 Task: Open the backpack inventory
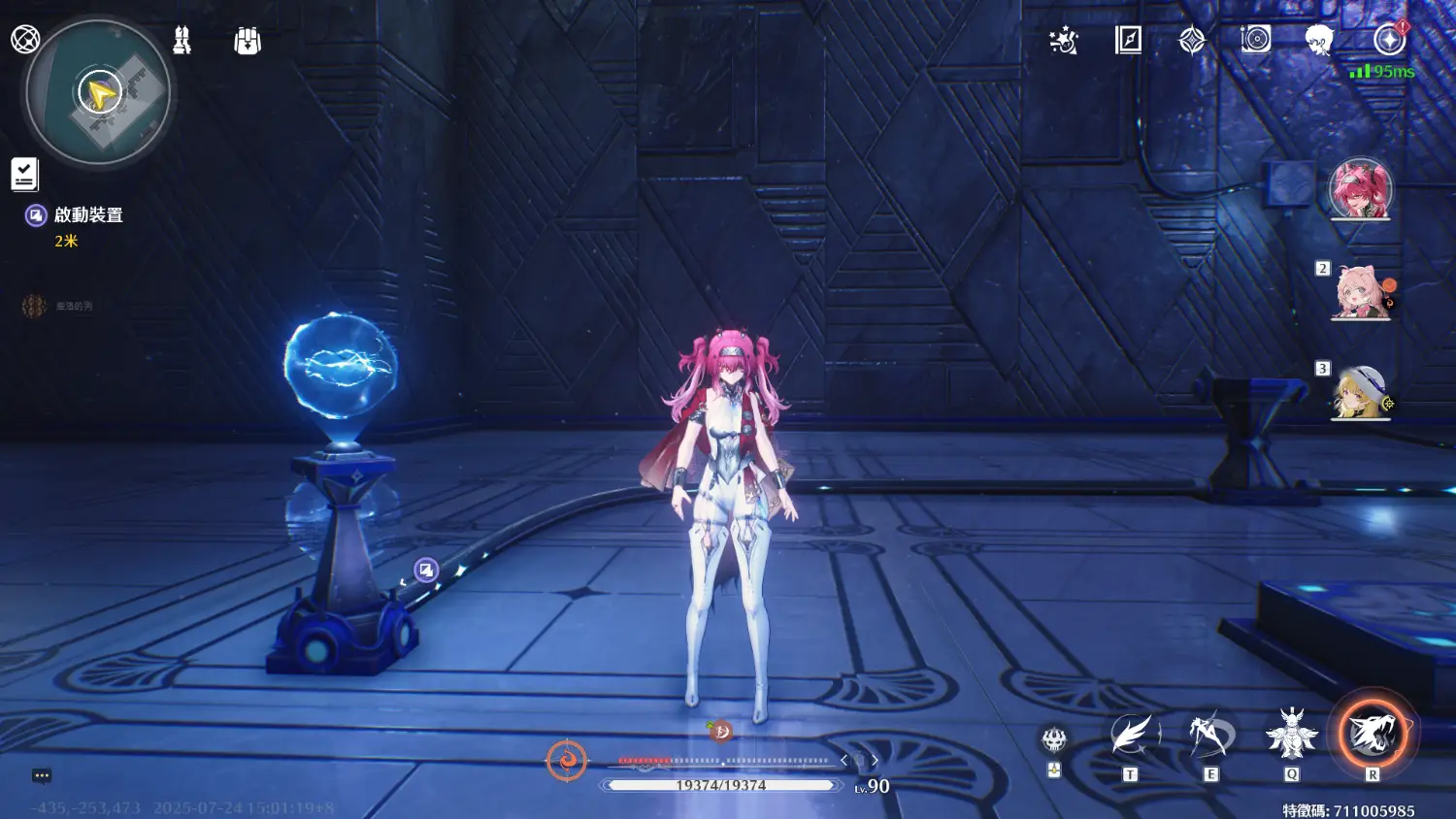pos(248,41)
